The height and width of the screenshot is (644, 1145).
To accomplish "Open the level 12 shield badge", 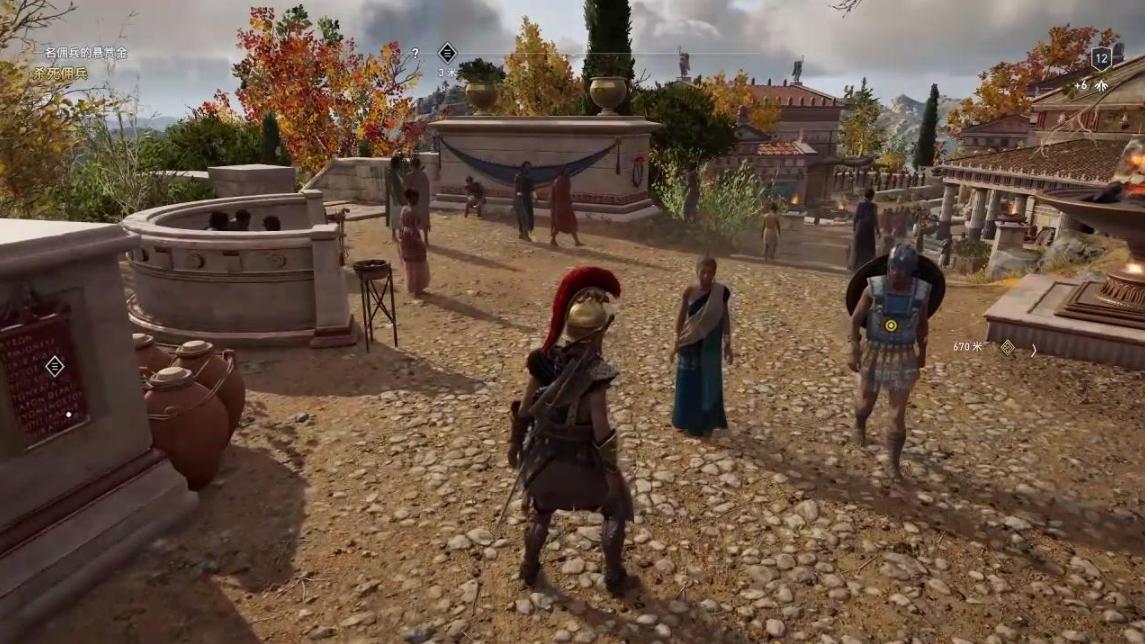I will (1101, 58).
